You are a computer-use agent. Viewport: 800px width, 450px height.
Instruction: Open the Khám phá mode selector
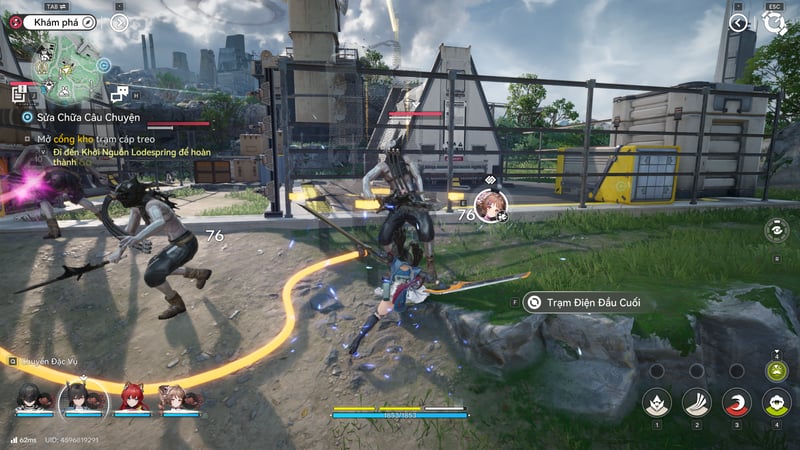pos(56,21)
